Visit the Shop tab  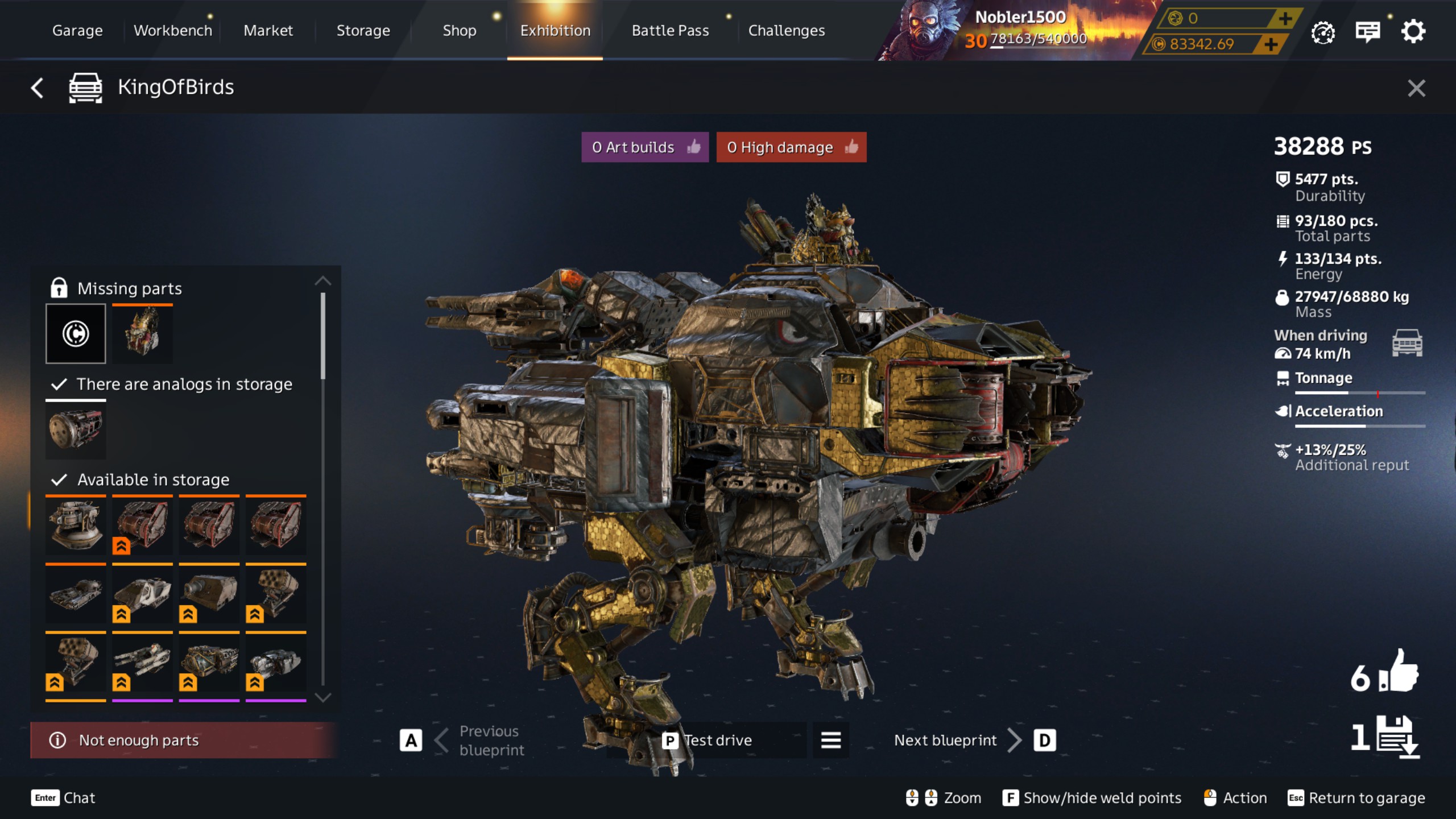[x=459, y=31]
